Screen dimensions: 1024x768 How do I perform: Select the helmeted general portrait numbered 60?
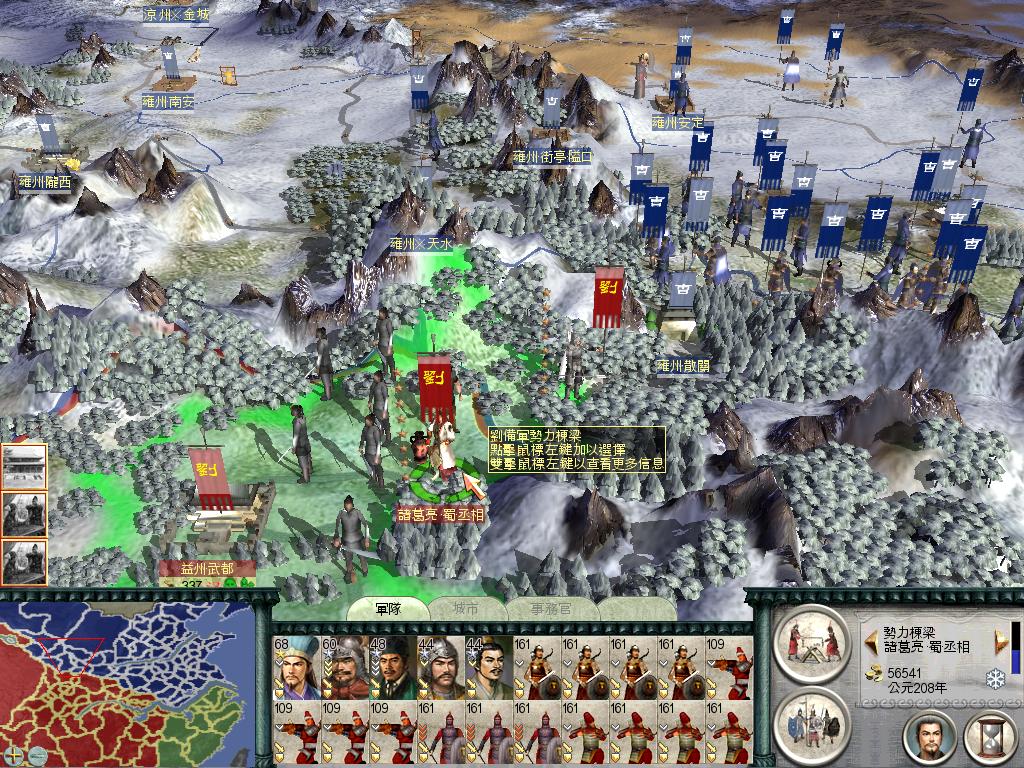click(343, 667)
